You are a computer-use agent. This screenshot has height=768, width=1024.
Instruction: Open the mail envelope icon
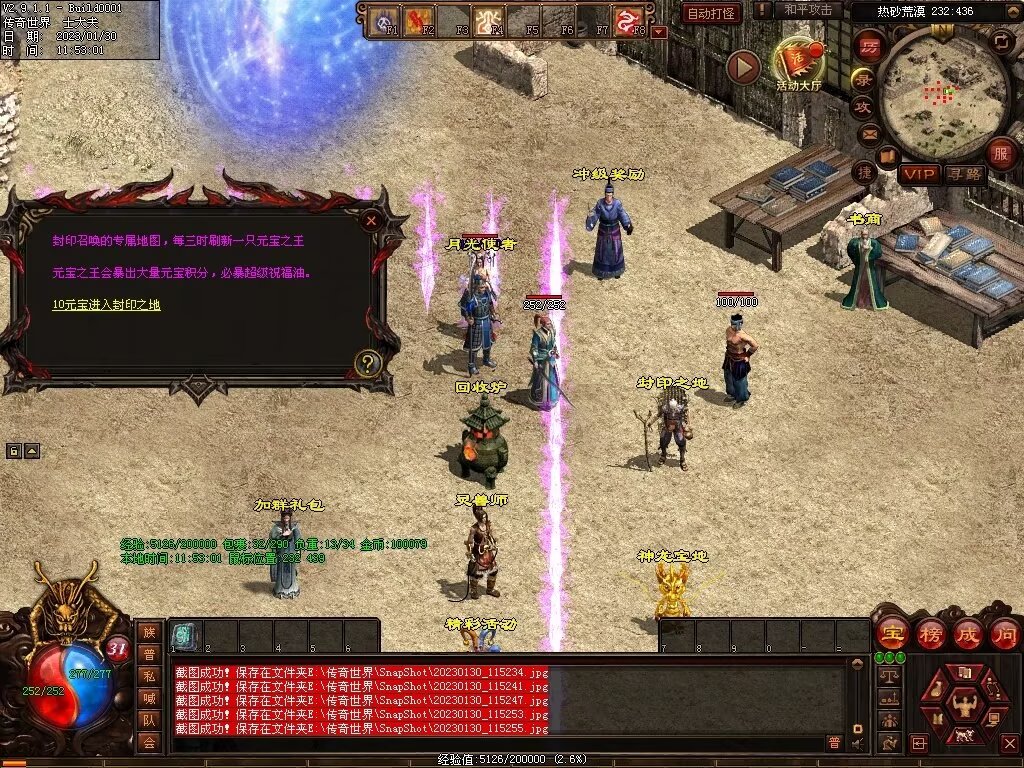(868, 133)
